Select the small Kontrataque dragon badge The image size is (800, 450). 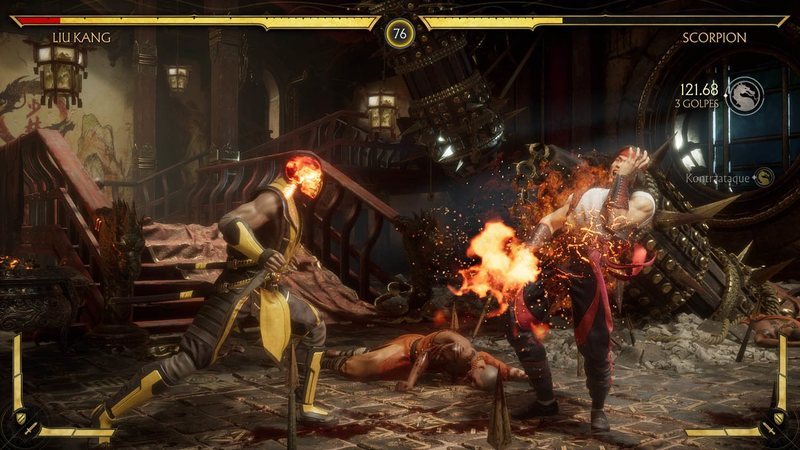tap(765, 177)
